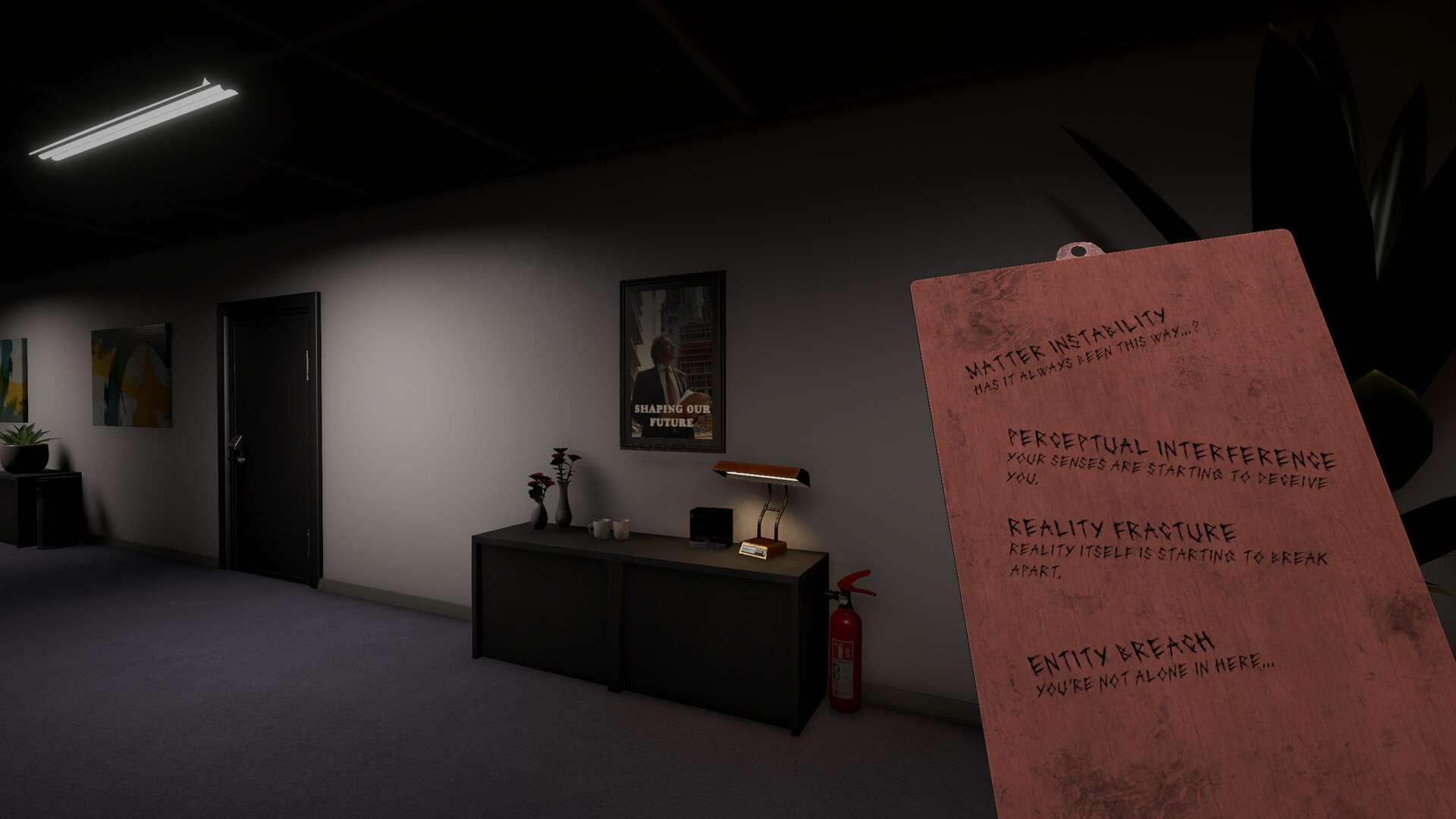Select the Matter Instability anomaly type
The width and height of the screenshot is (1456, 819).
tap(1066, 345)
